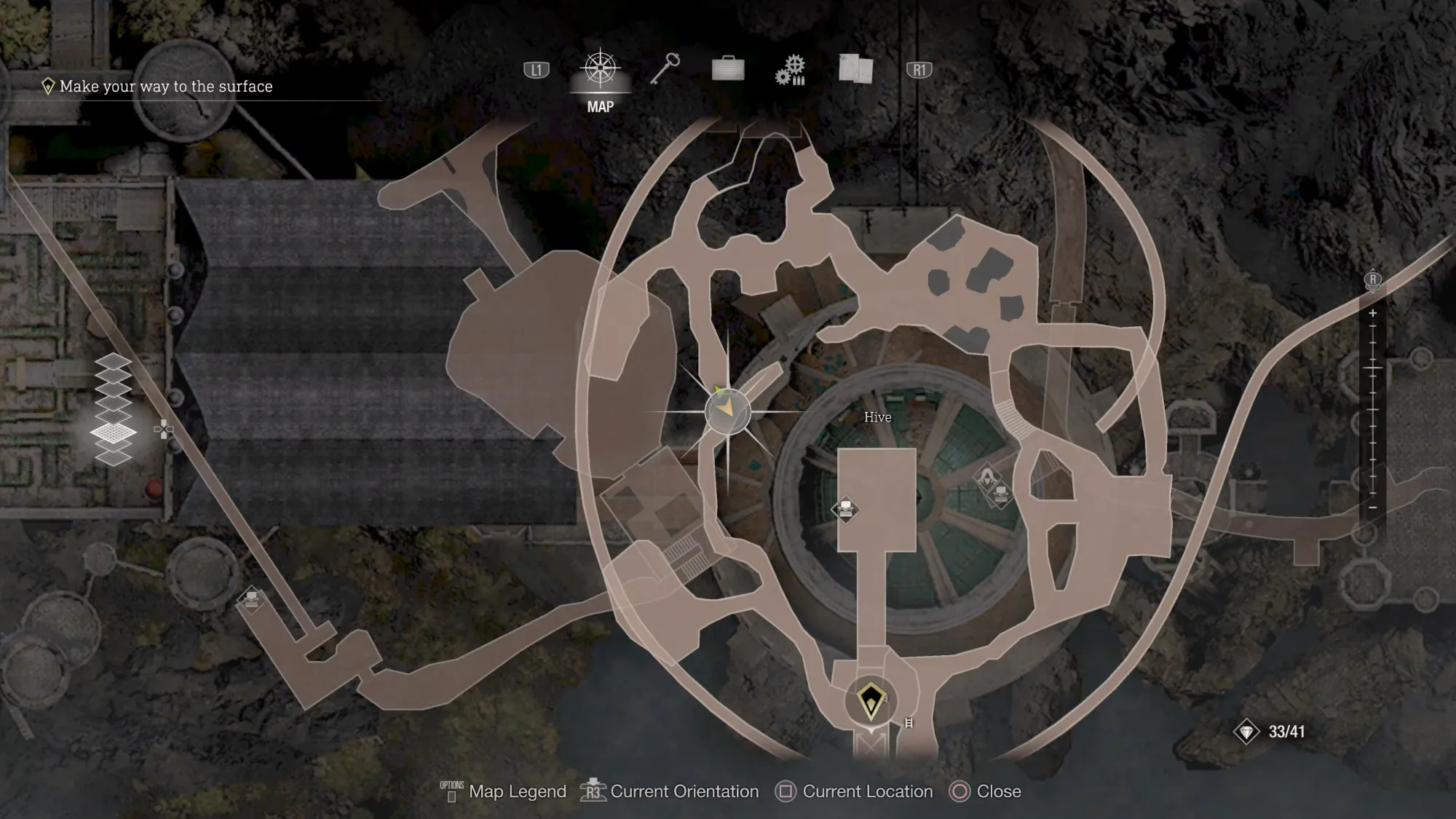Open the attaché case tab

pos(727,69)
